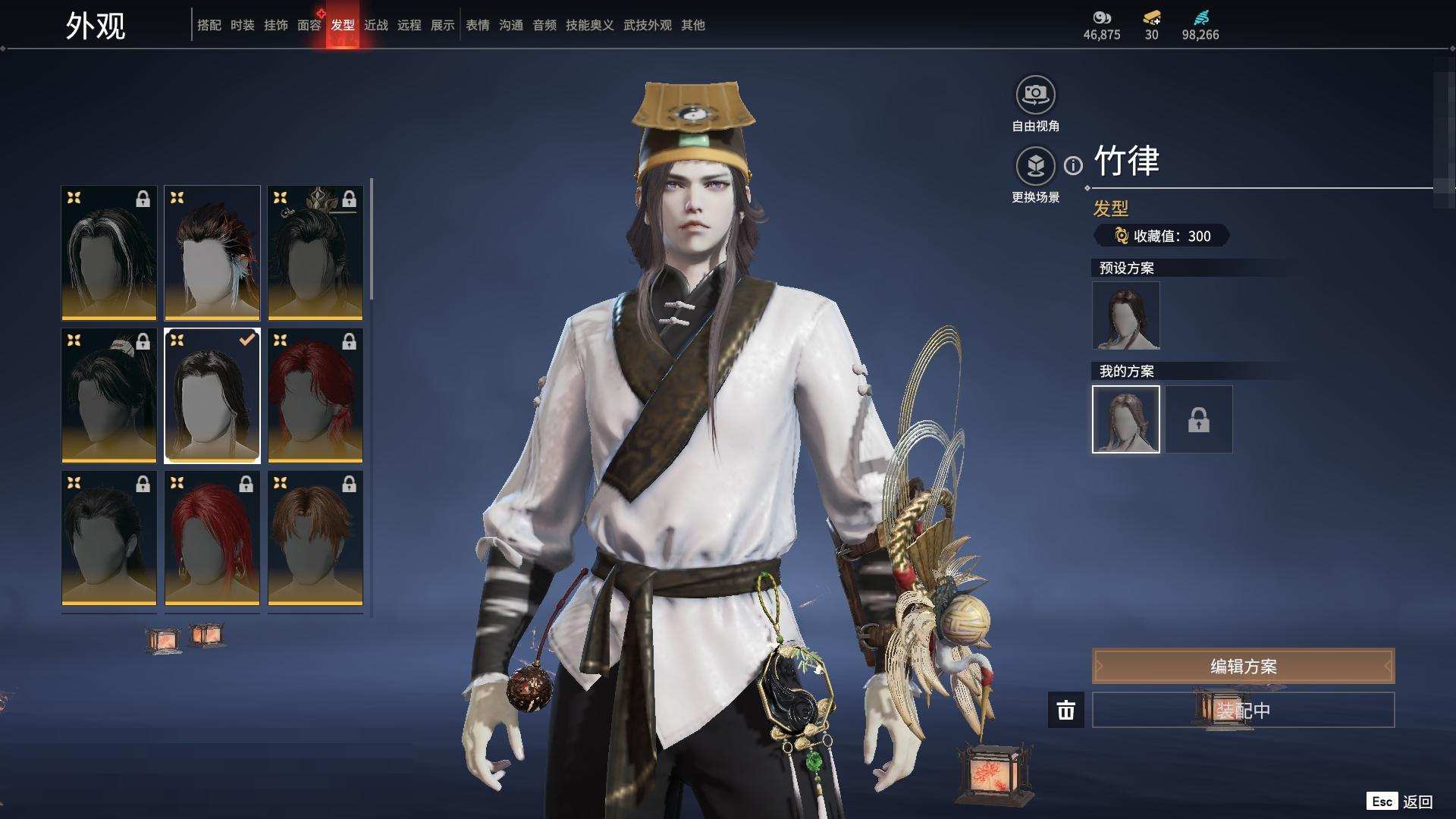Select the 武技外观 tab
Screen dimensions: 1456x819
647,25
